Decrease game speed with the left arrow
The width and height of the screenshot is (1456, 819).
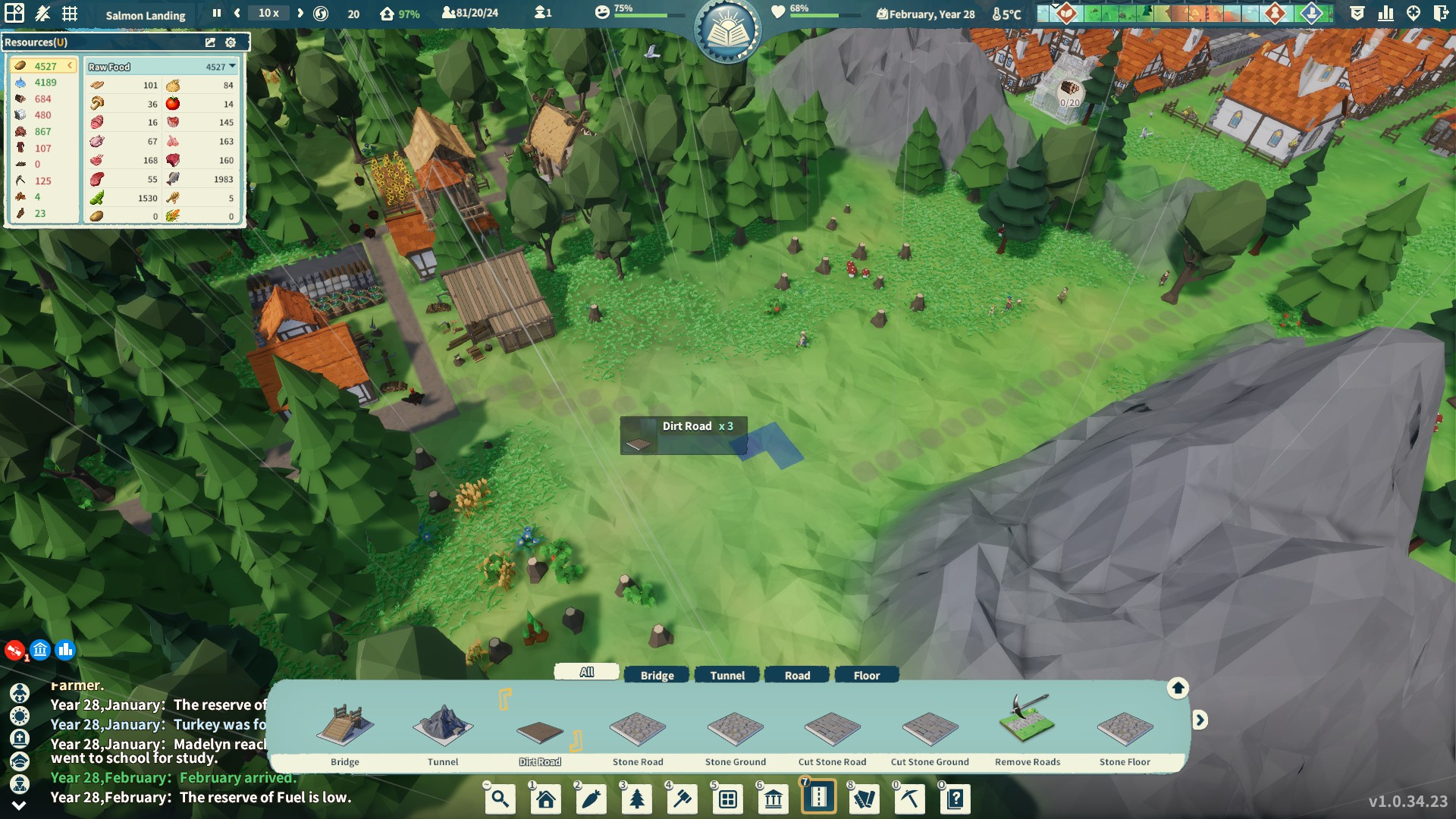point(237,13)
